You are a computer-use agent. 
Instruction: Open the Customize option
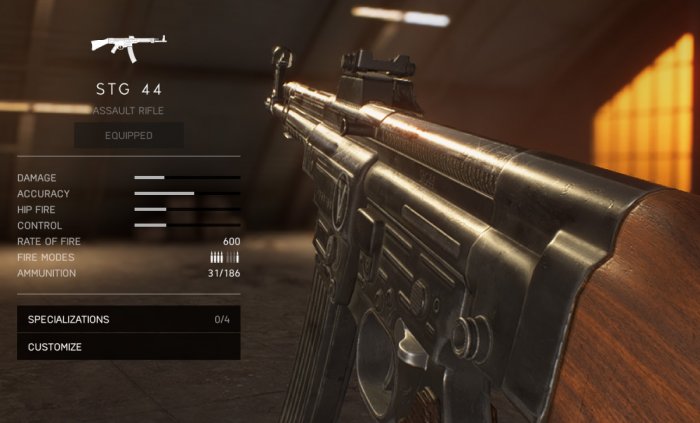pyautogui.click(x=128, y=347)
